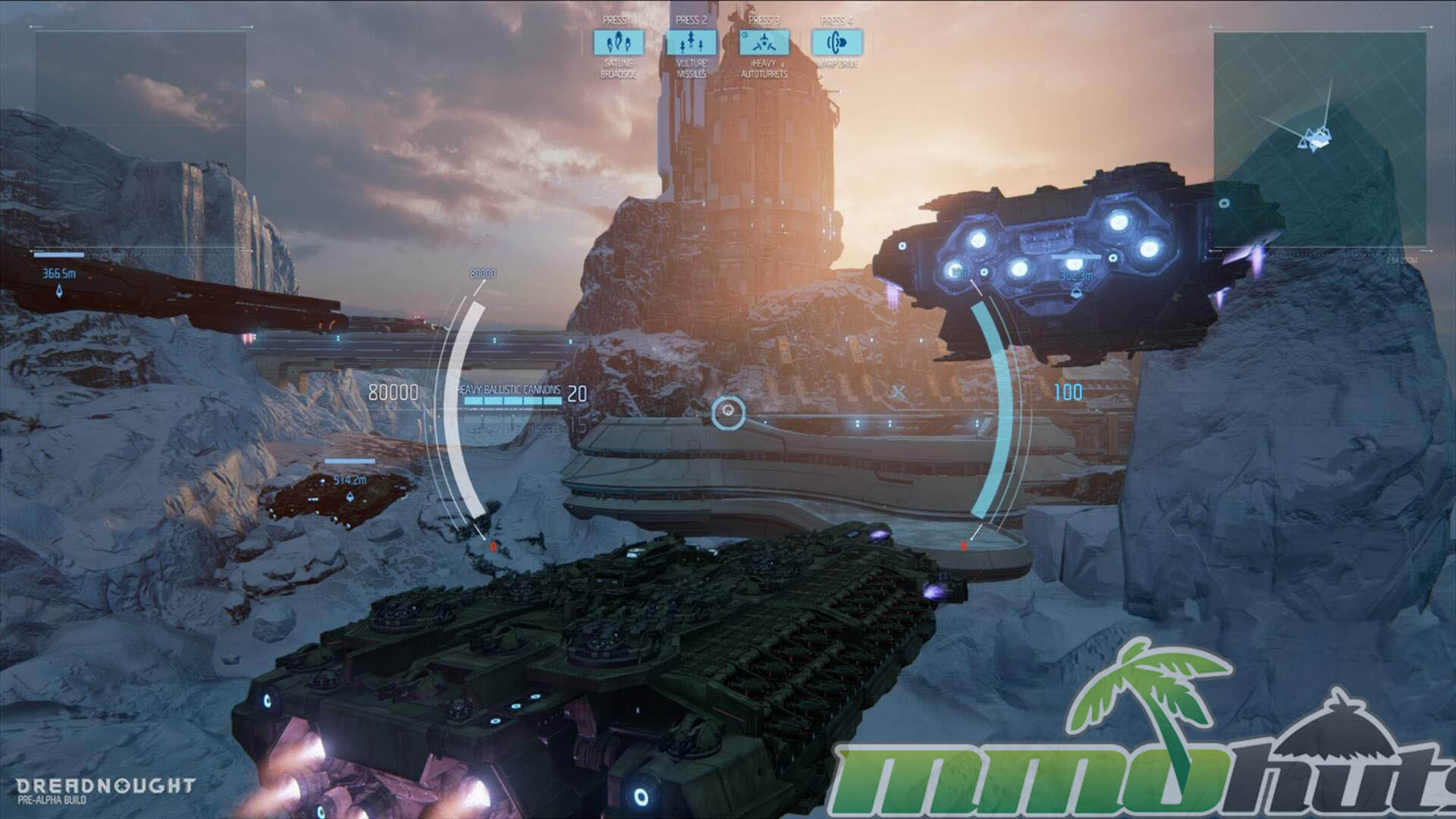This screenshot has width=1456, height=819.
Task: Select the Heavy Ballistic Cannons weapon
Action: pyautogui.click(x=510, y=391)
